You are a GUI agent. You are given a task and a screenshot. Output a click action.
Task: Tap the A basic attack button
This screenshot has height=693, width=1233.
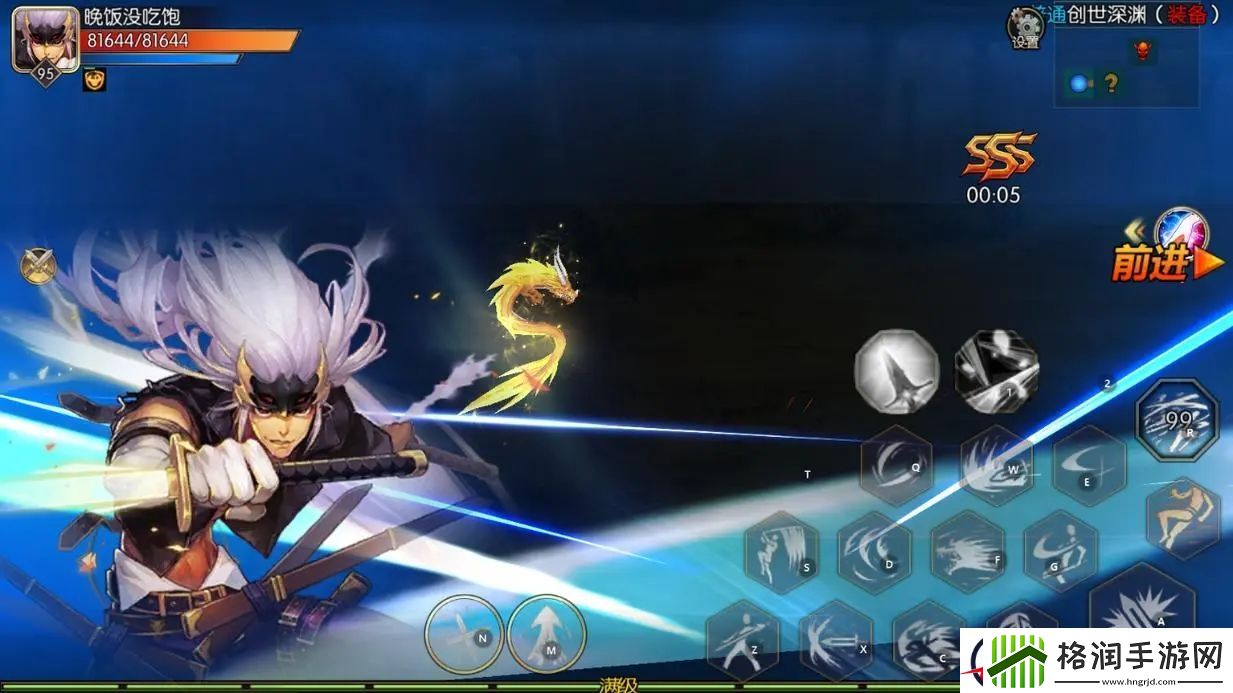pyautogui.click(x=1142, y=605)
